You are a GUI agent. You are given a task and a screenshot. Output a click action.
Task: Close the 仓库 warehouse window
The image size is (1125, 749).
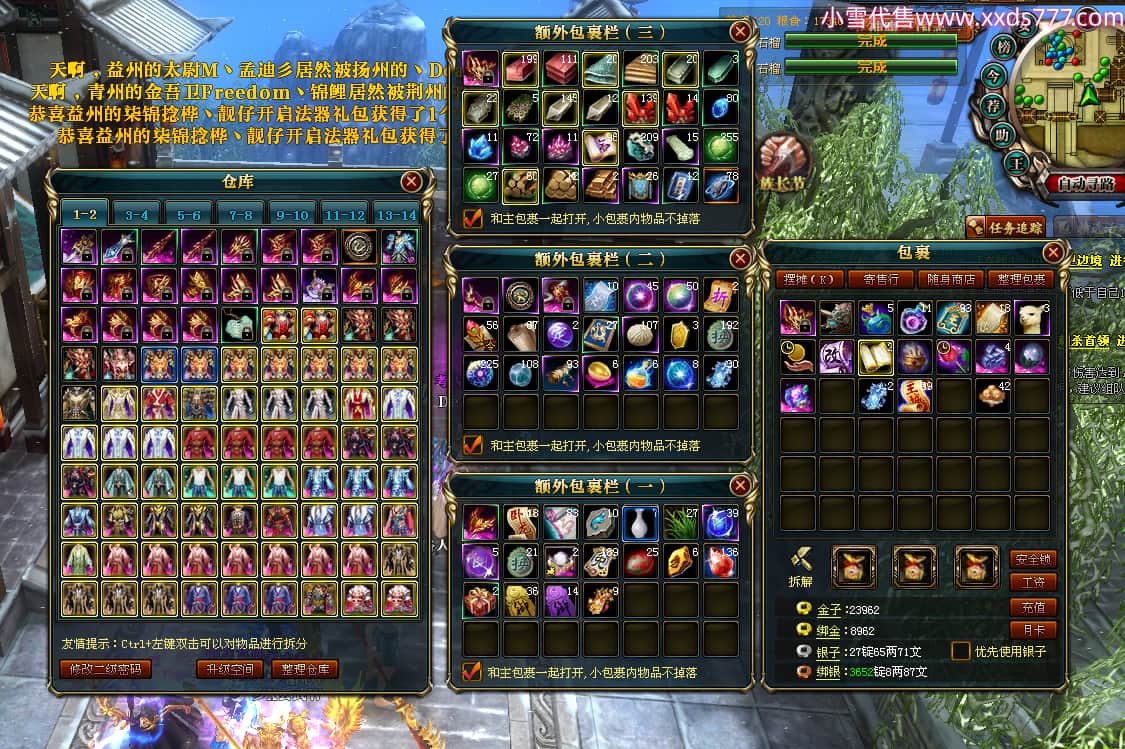coord(411,181)
